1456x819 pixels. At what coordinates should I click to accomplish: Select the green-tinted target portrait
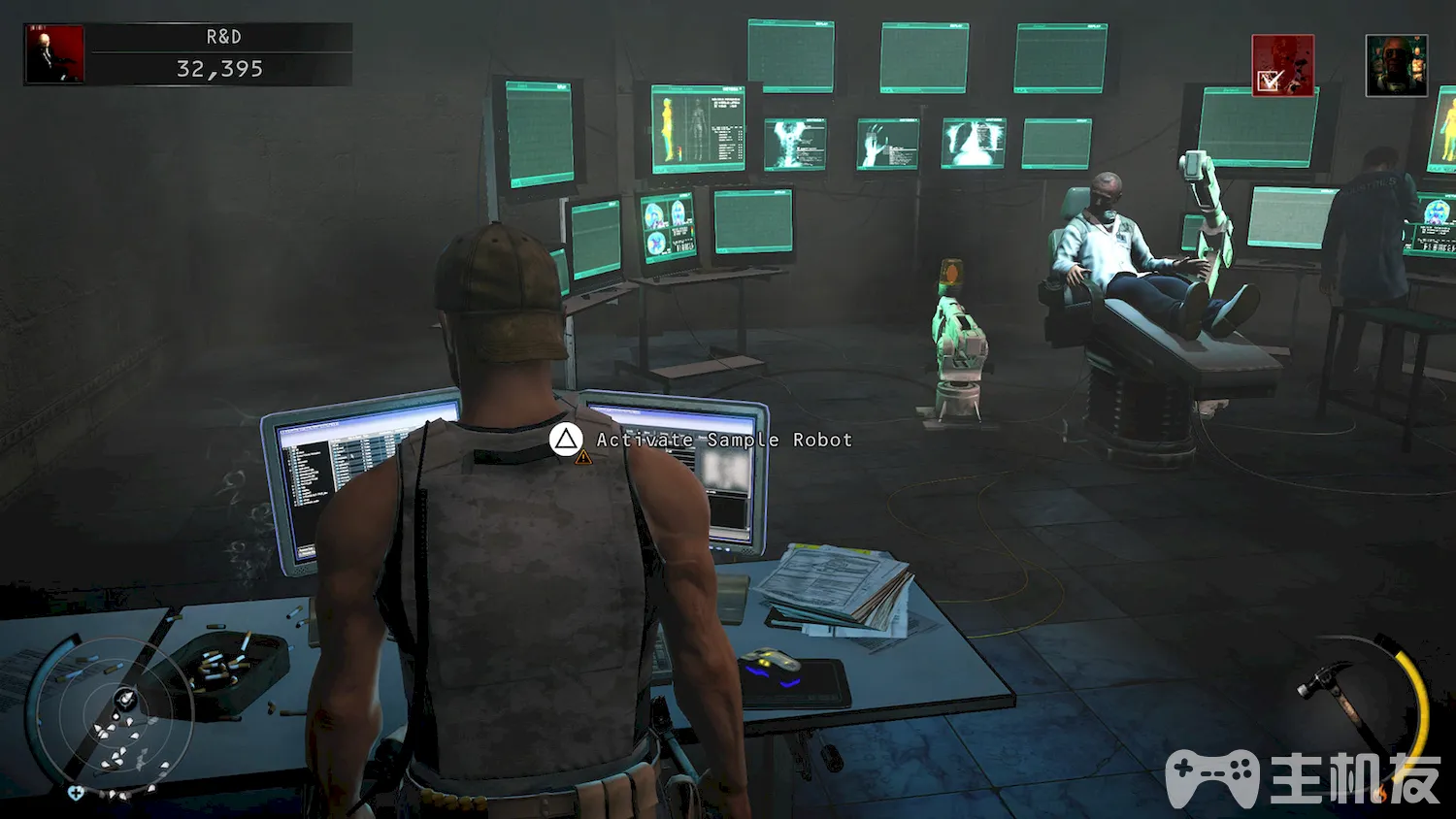click(x=1396, y=66)
